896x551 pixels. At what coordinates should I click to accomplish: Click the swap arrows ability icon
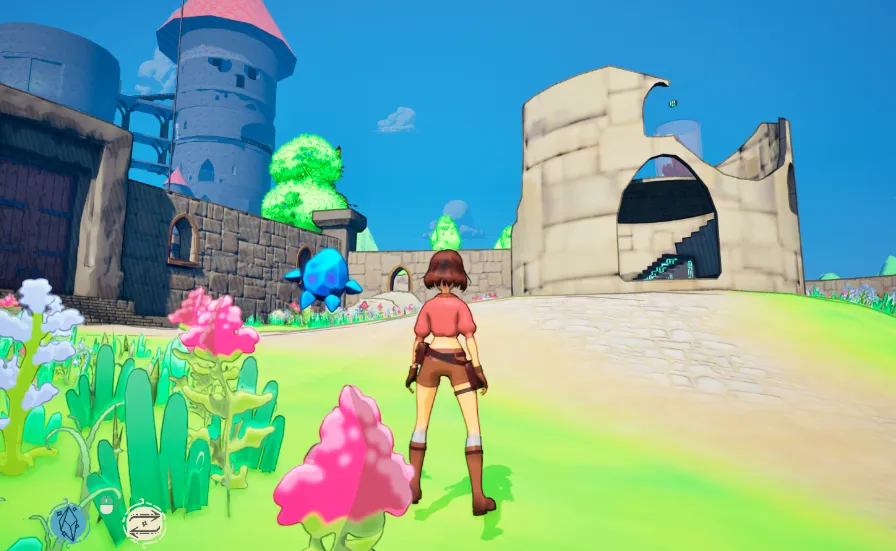pyautogui.click(x=143, y=523)
